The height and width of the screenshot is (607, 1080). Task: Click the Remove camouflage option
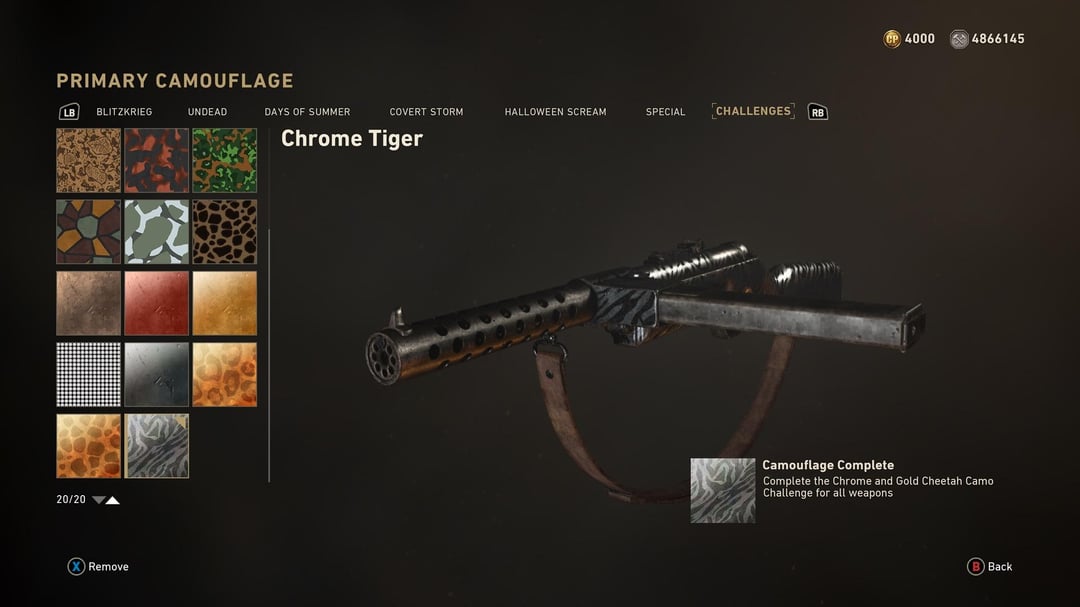(x=98, y=567)
